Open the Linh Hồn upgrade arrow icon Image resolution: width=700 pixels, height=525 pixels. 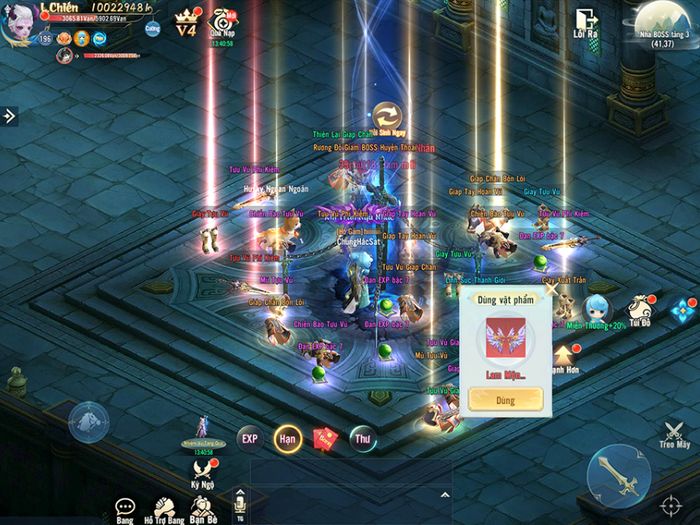pos(564,355)
